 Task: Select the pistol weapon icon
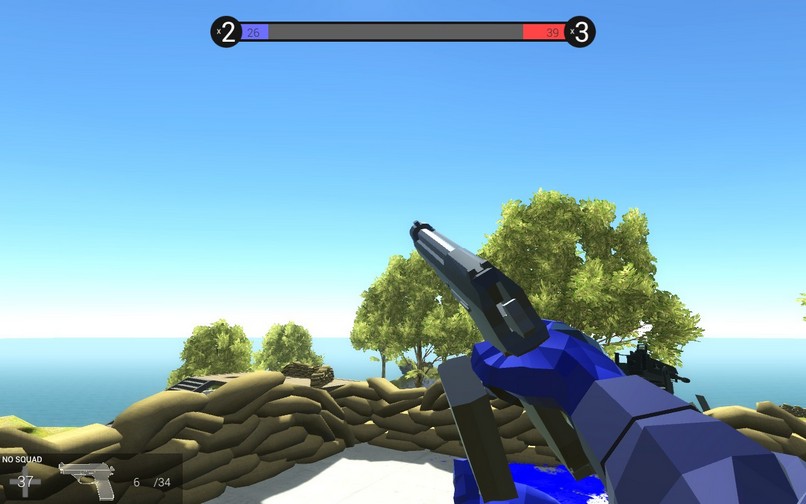[88, 479]
